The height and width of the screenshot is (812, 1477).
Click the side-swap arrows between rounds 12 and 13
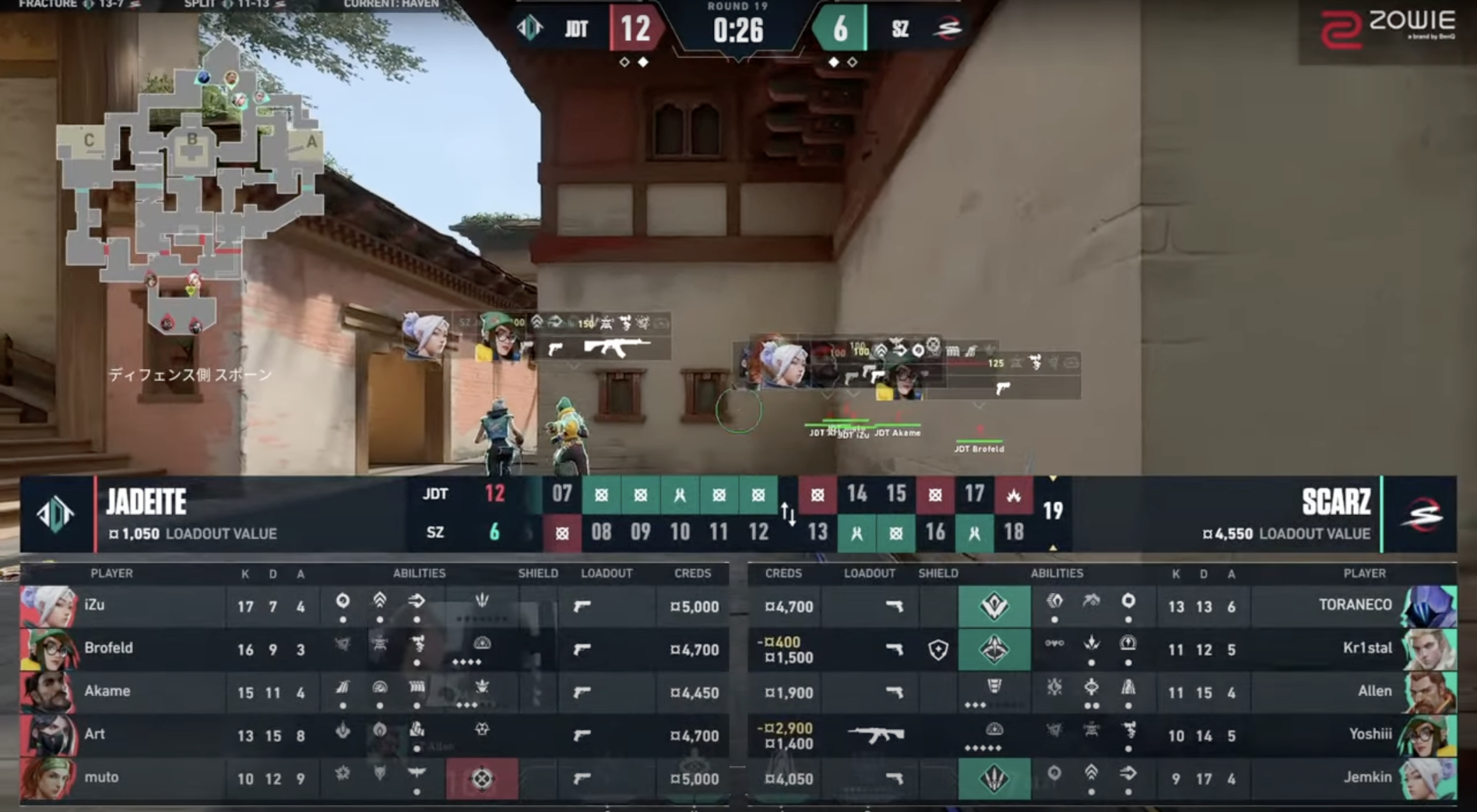(x=789, y=514)
